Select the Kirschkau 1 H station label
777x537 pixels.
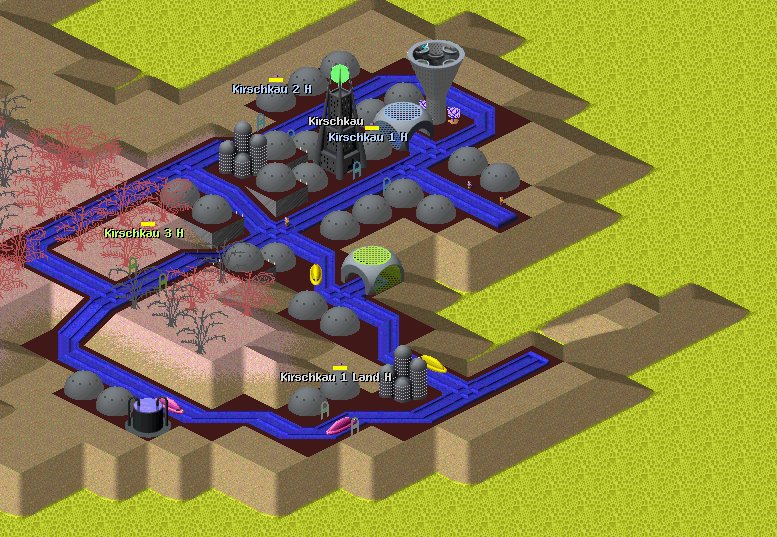tap(367, 137)
